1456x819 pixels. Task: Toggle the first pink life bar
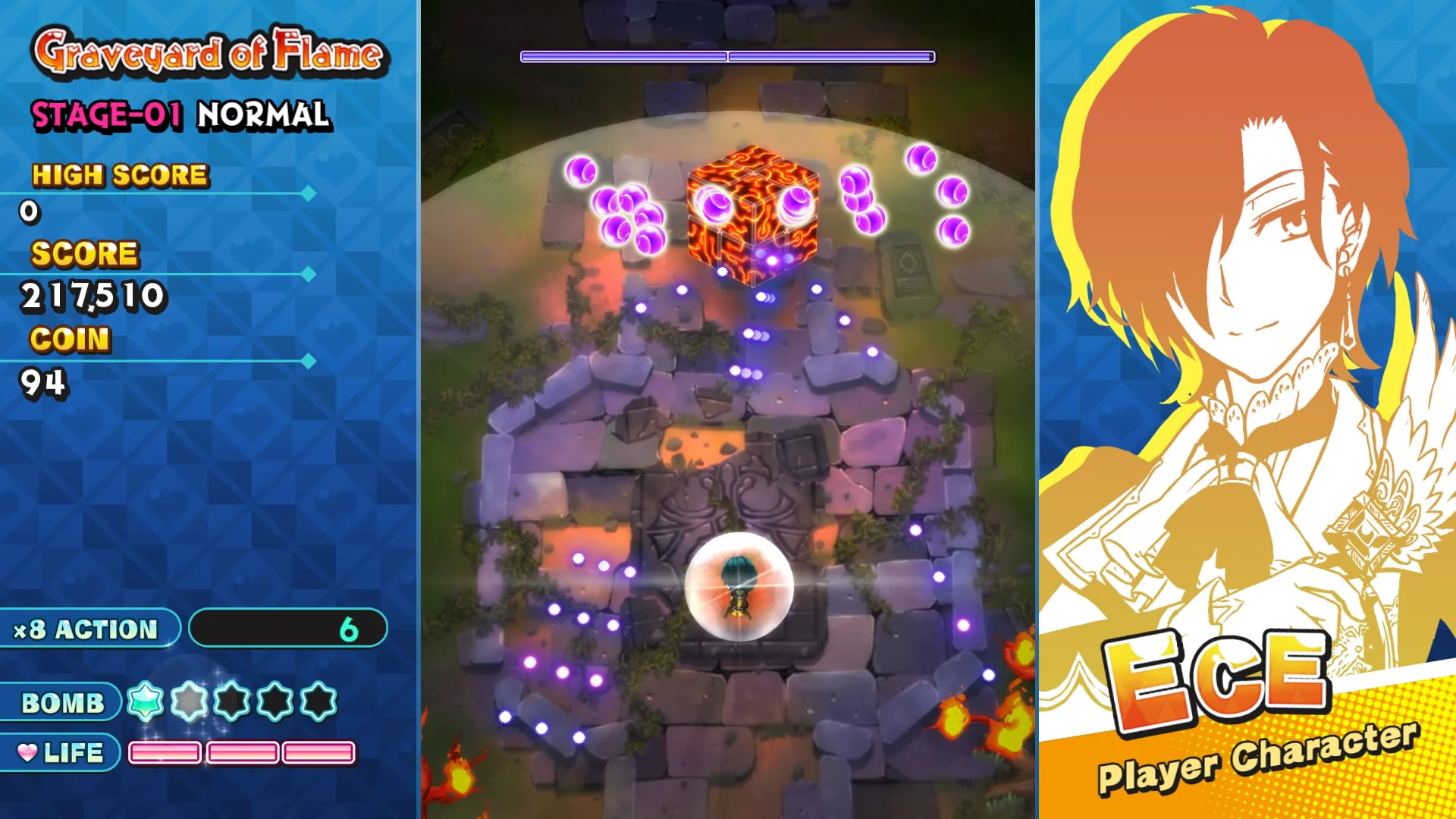(x=165, y=752)
